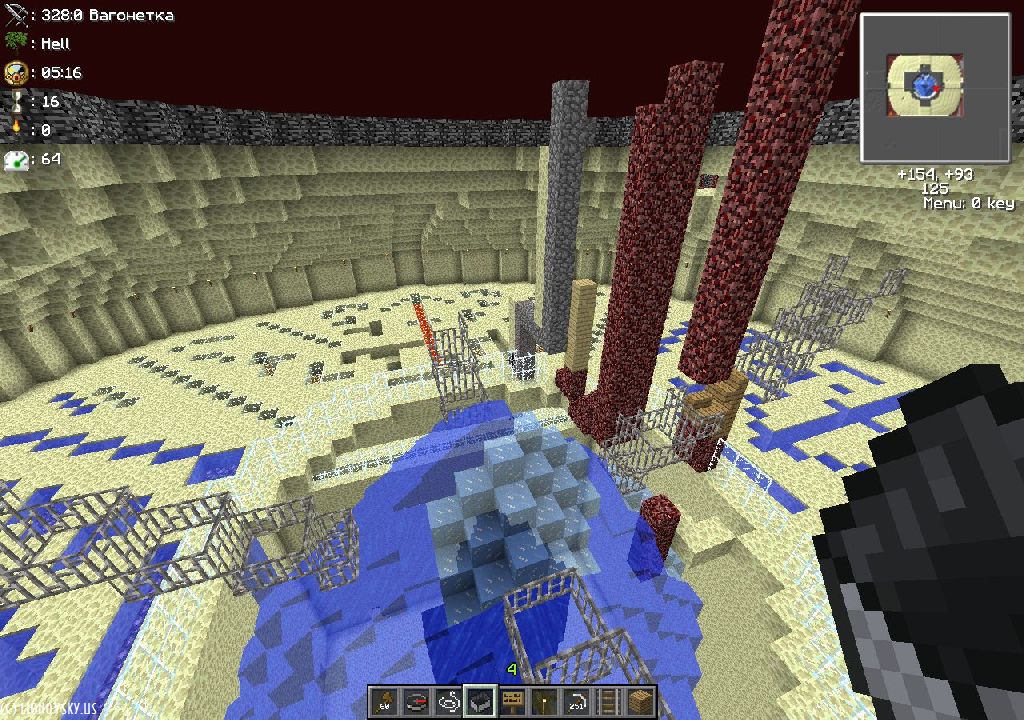Select the rail tracks hotbar slot
The width and height of the screenshot is (1024, 720).
pos(608,701)
